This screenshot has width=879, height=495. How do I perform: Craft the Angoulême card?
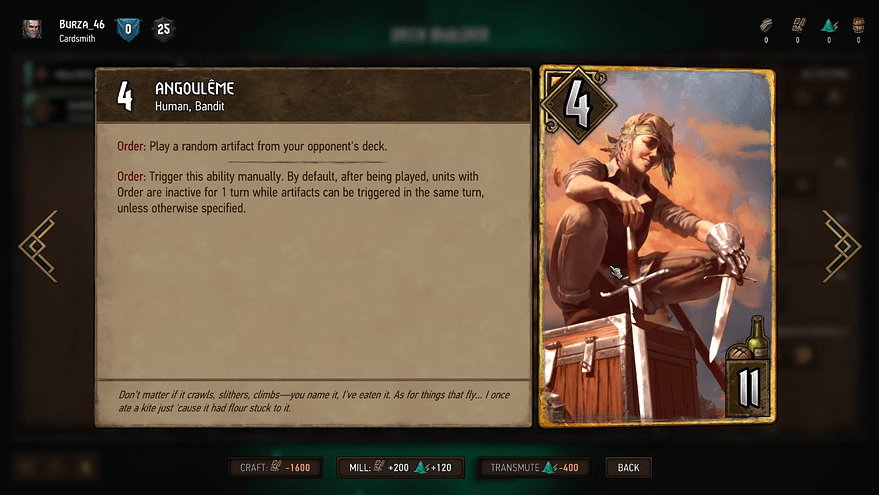click(275, 467)
